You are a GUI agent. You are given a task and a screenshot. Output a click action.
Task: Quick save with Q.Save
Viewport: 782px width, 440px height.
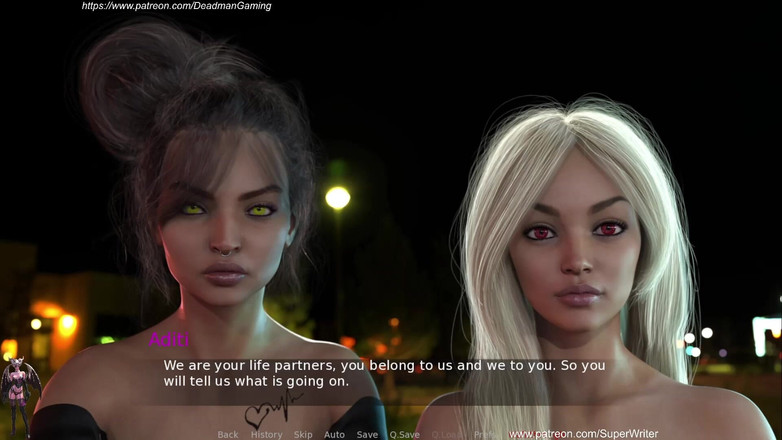[x=404, y=435]
